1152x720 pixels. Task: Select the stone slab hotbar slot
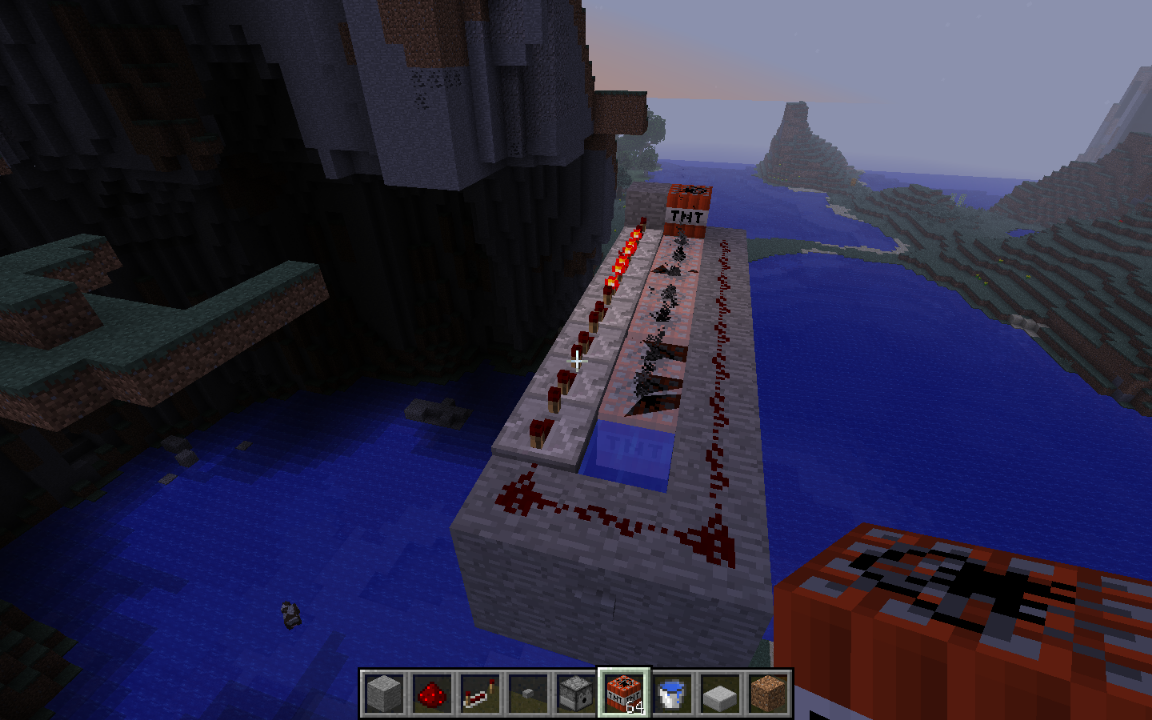[x=720, y=692]
